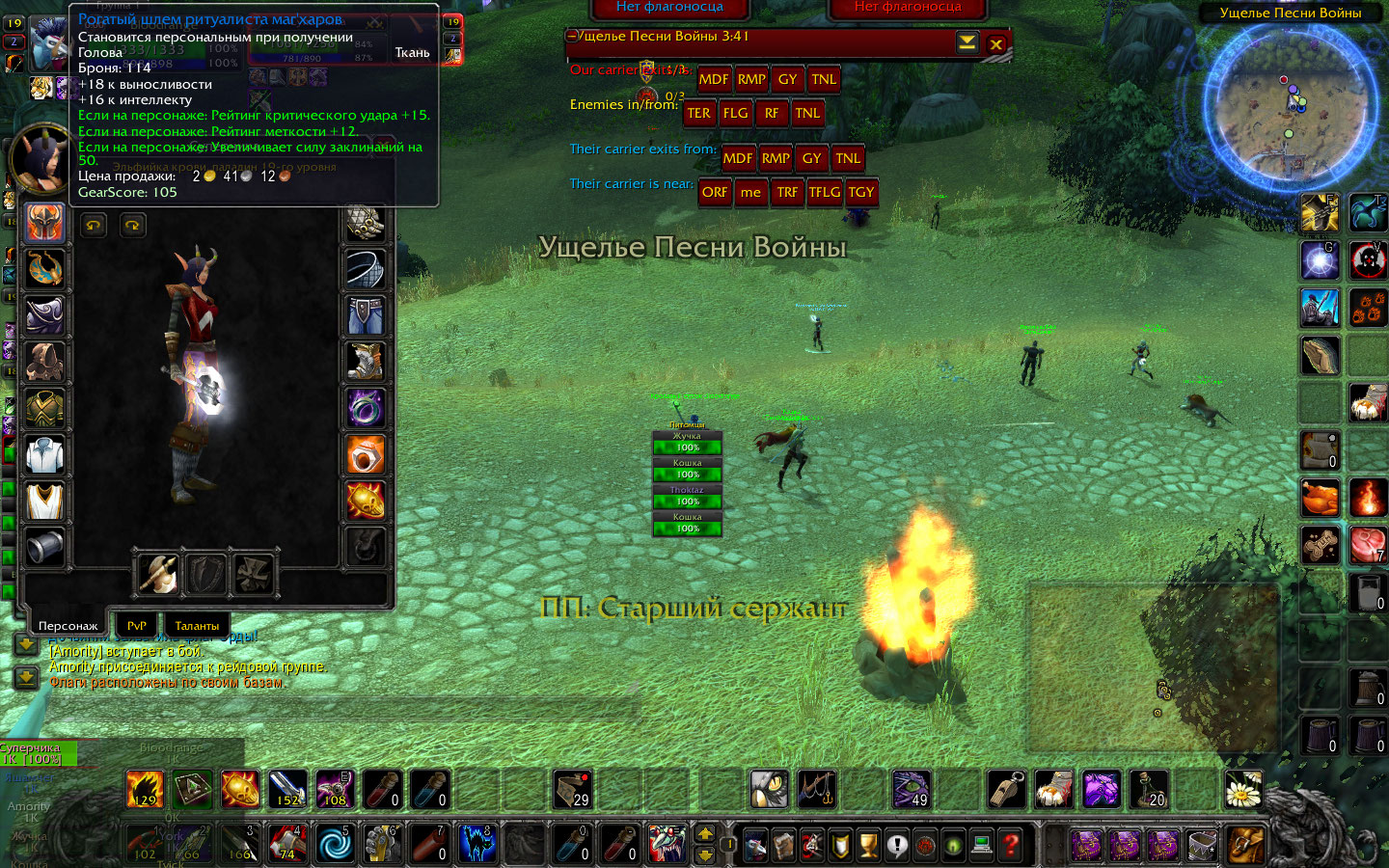The width and height of the screenshot is (1389, 868).
Task: Choose the TFLG callout button
Action: [x=825, y=192]
